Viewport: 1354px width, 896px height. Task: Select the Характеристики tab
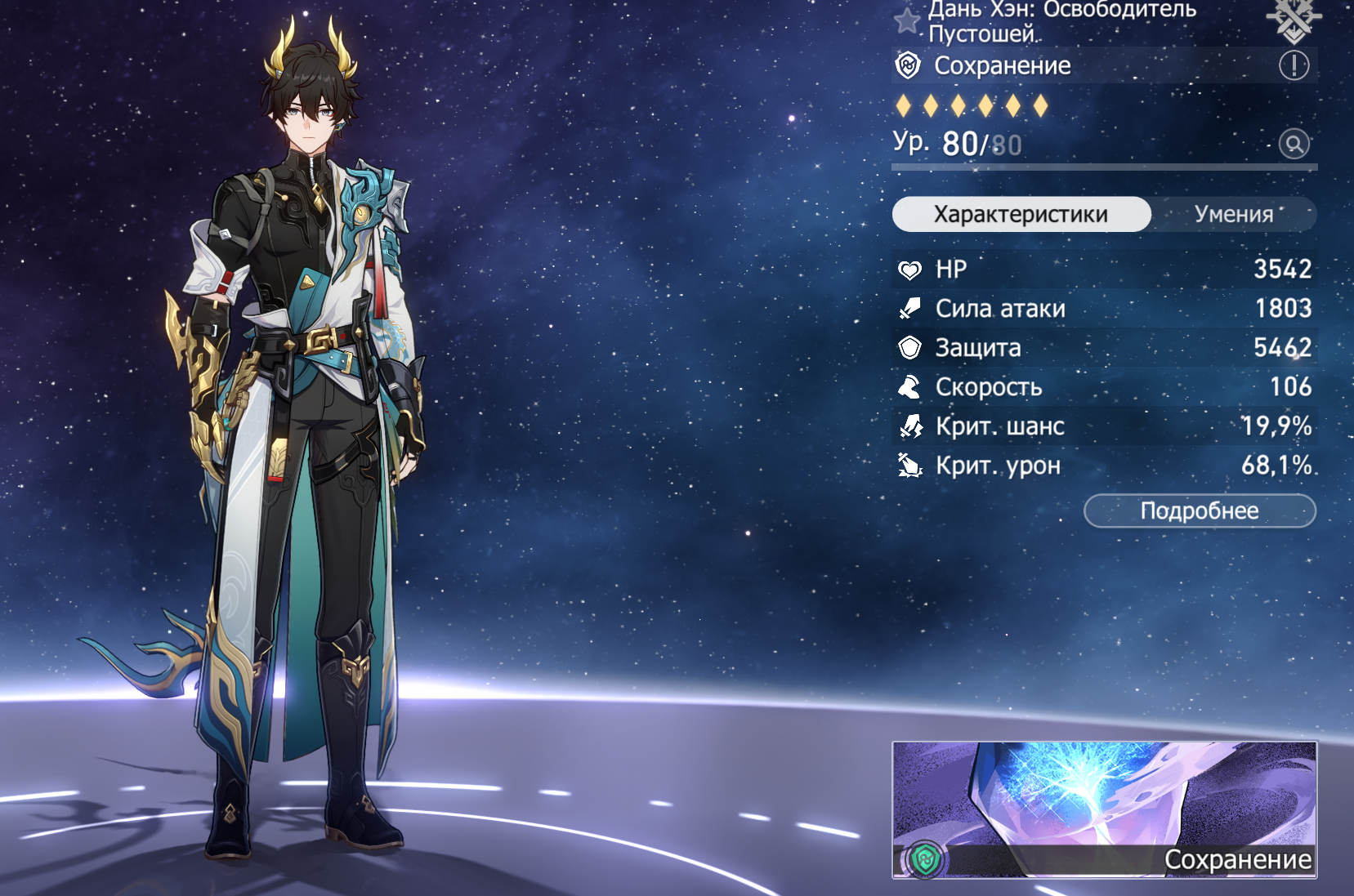click(1021, 214)
